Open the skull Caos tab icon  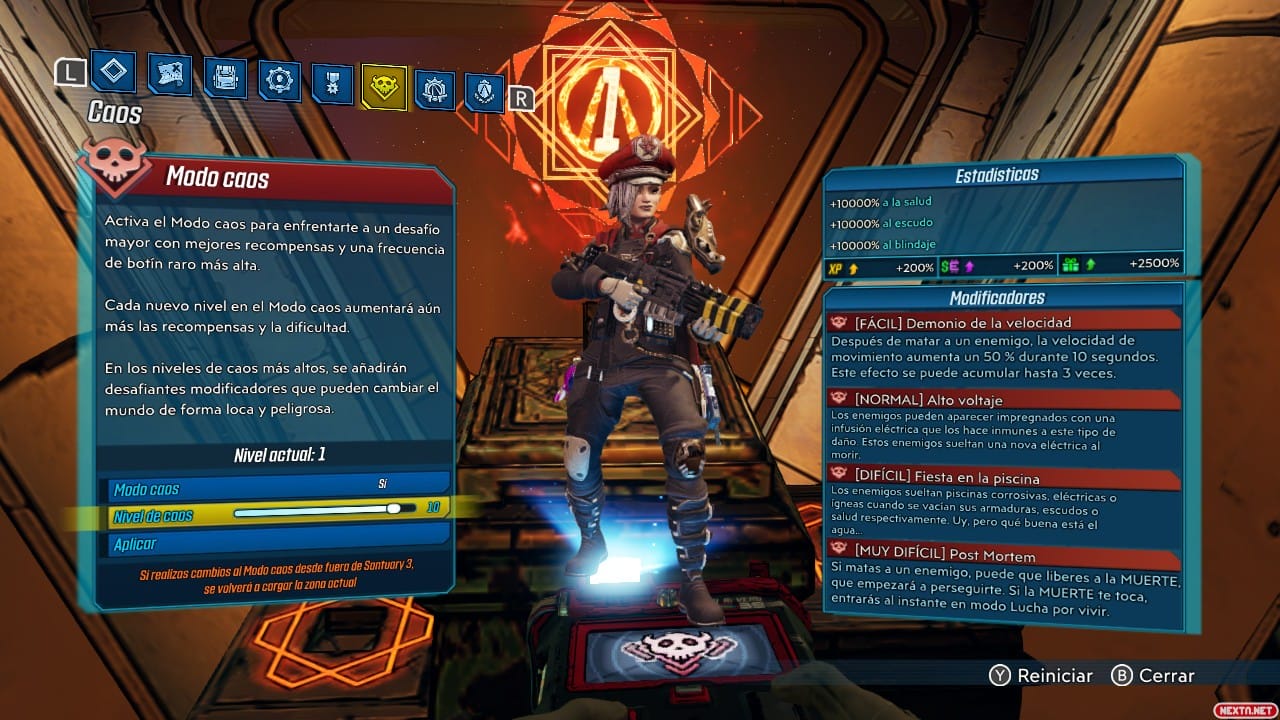click(x=382, y=85)
